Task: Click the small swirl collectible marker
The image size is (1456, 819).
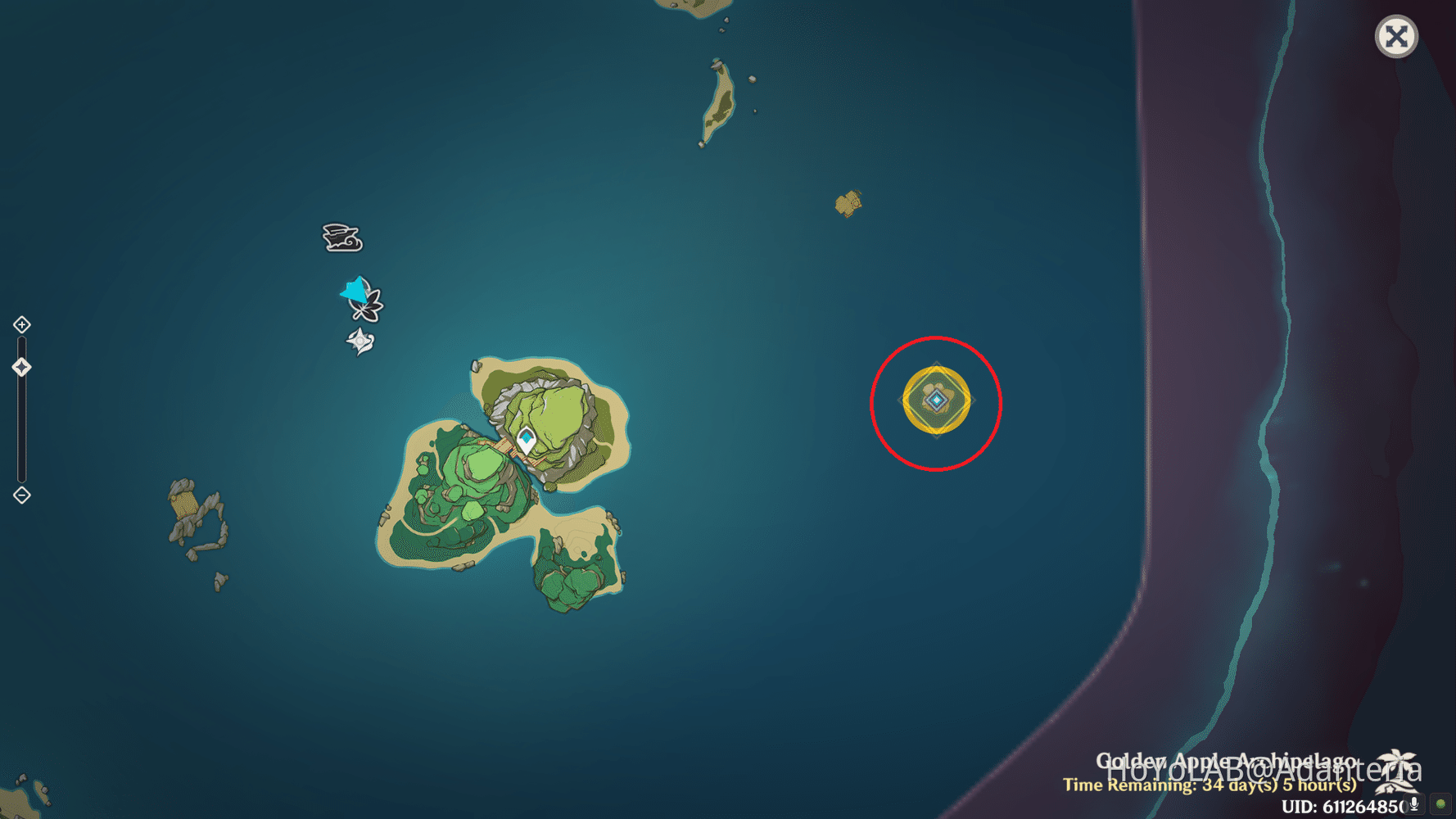Action: coord(360,339)
